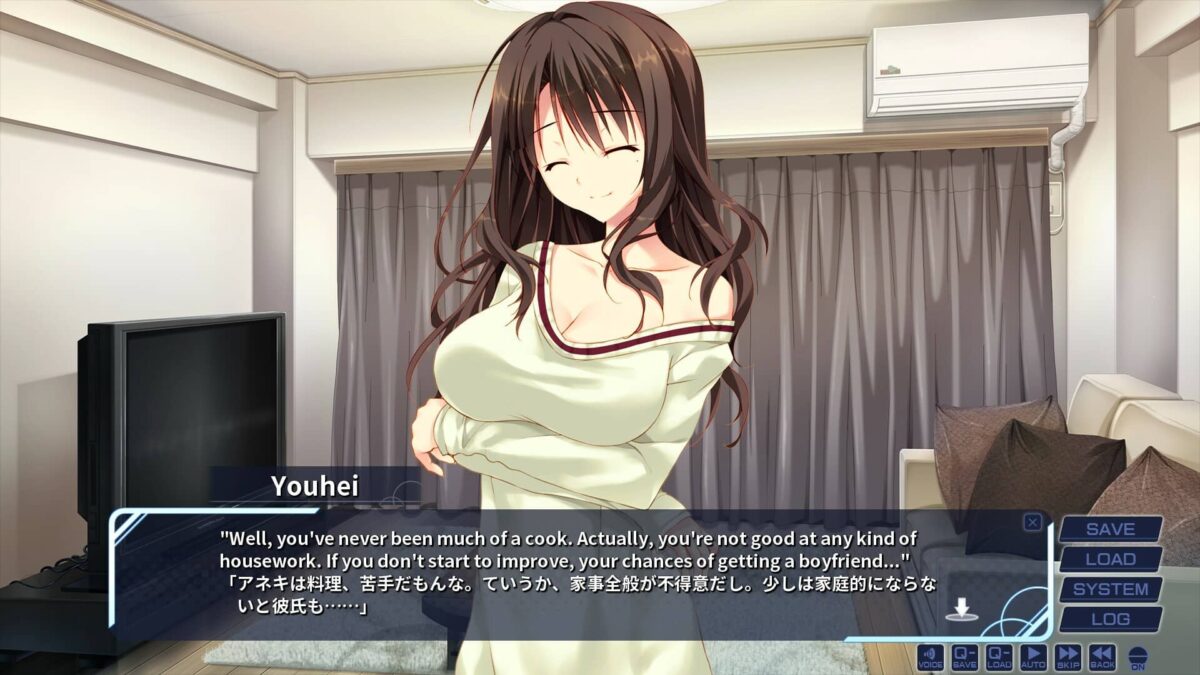Screen dimensions: 1200x675
Task: Open the SYSTEM settings
Action: 1110,589
